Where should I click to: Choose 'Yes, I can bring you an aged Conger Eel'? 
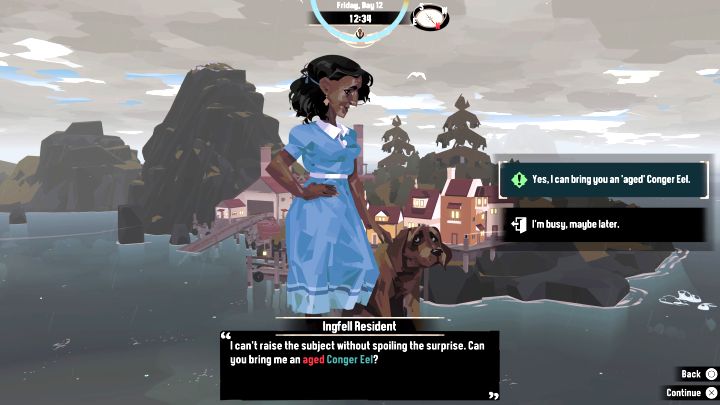pyautogui.click(x=604, y=180)
